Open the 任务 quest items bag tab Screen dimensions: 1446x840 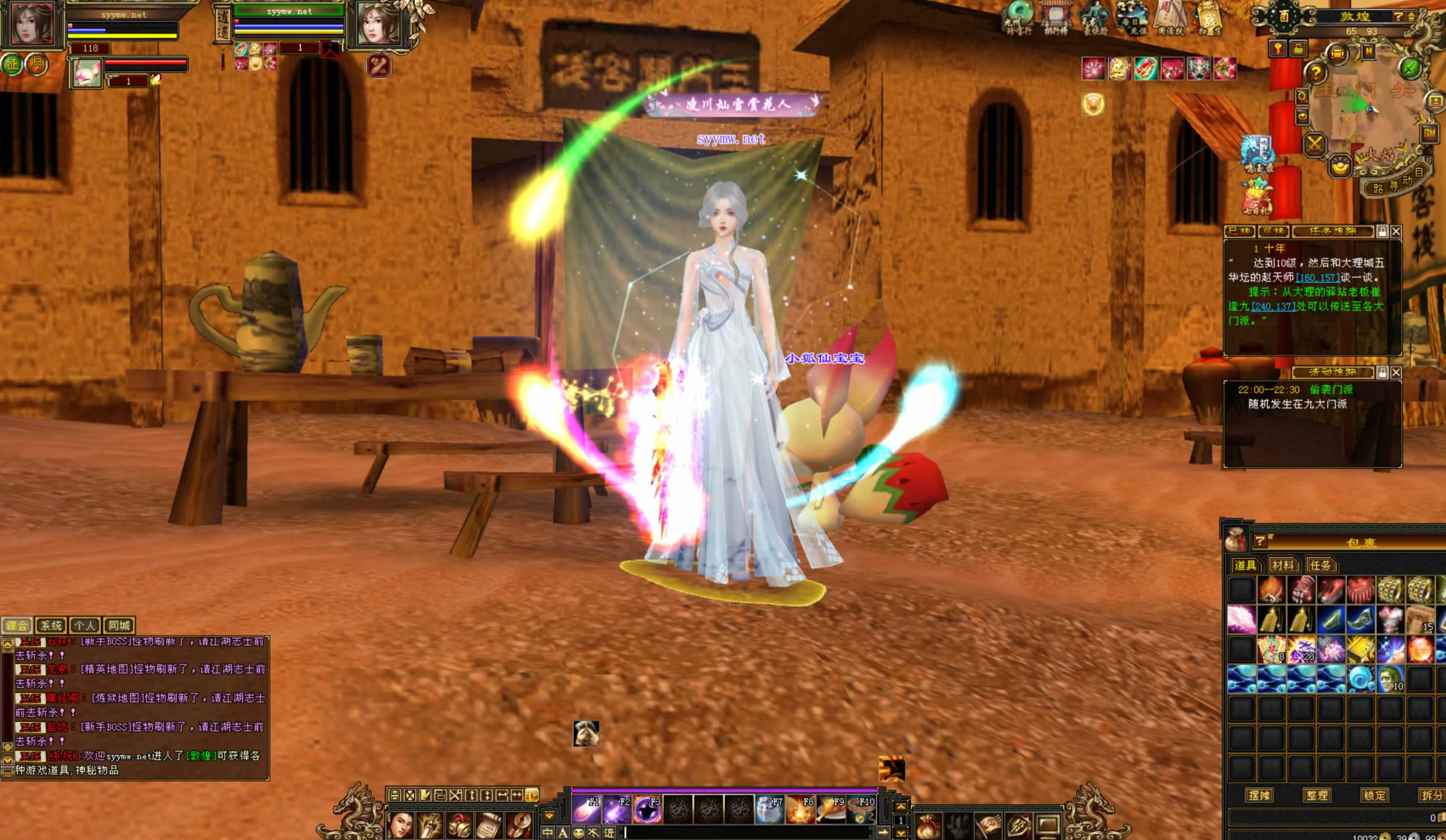[1320, 565]
